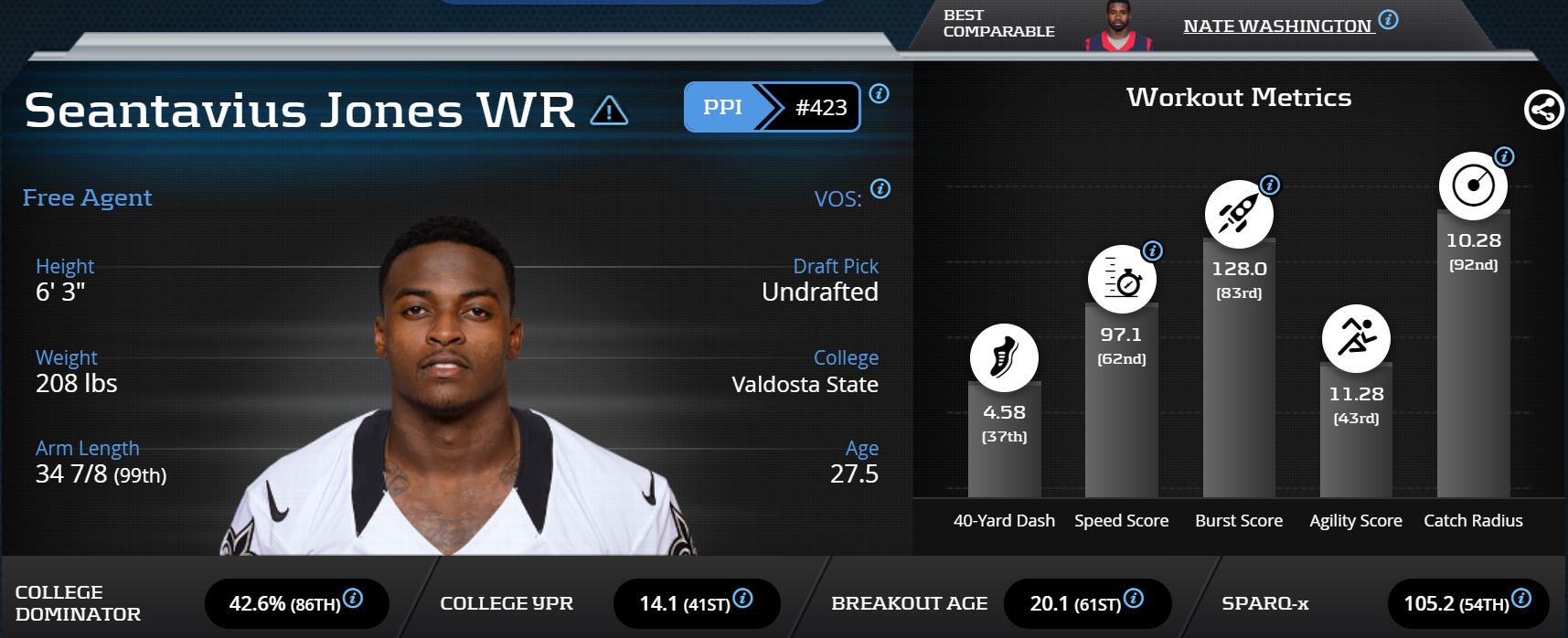Click the Nate Washington headshot thumbnail

click(1117, 27)
